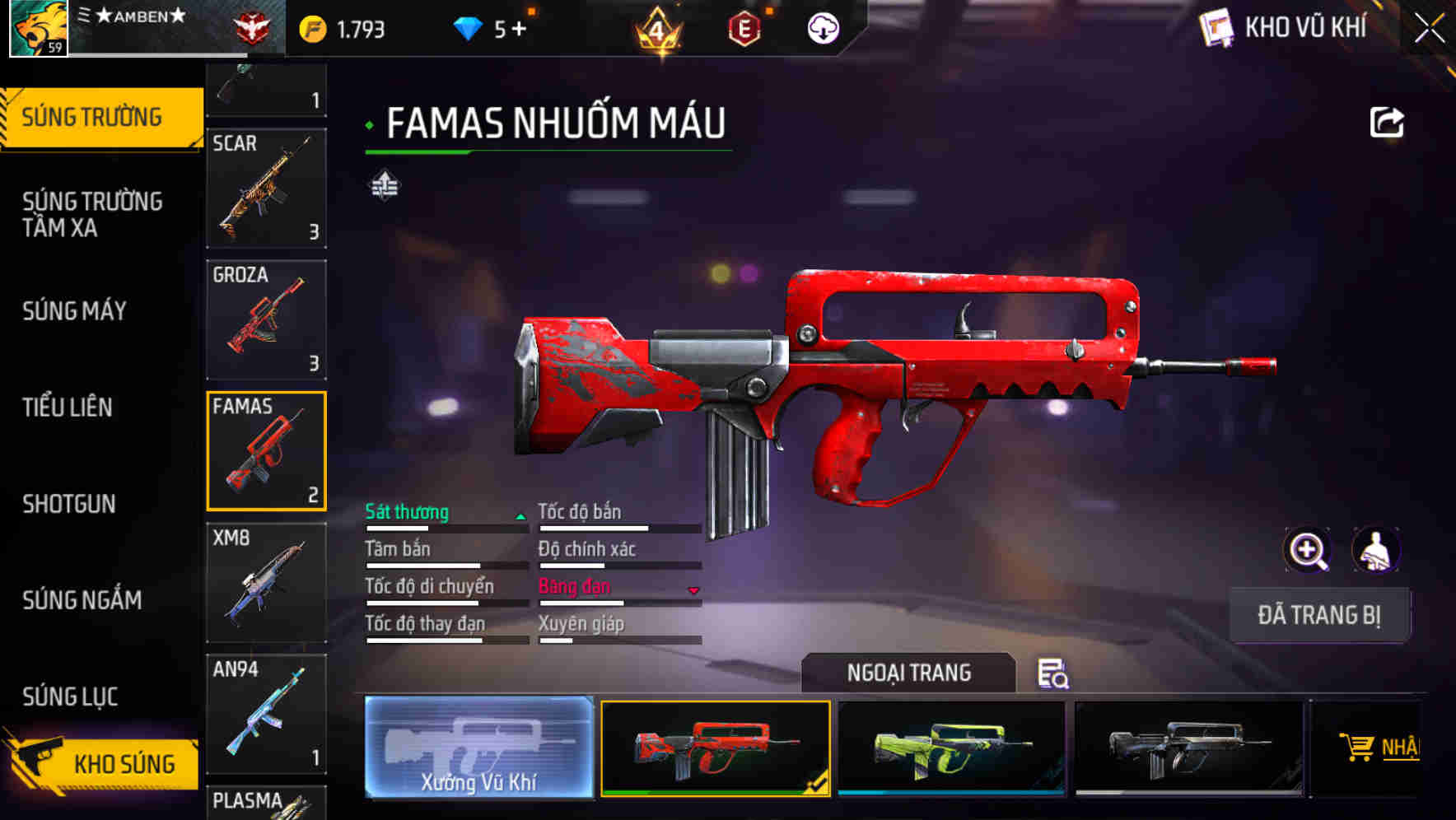Select the SCAR weapon thumbnail
Viewport: 1456px width, 820px height.
(x=265, y=189)
